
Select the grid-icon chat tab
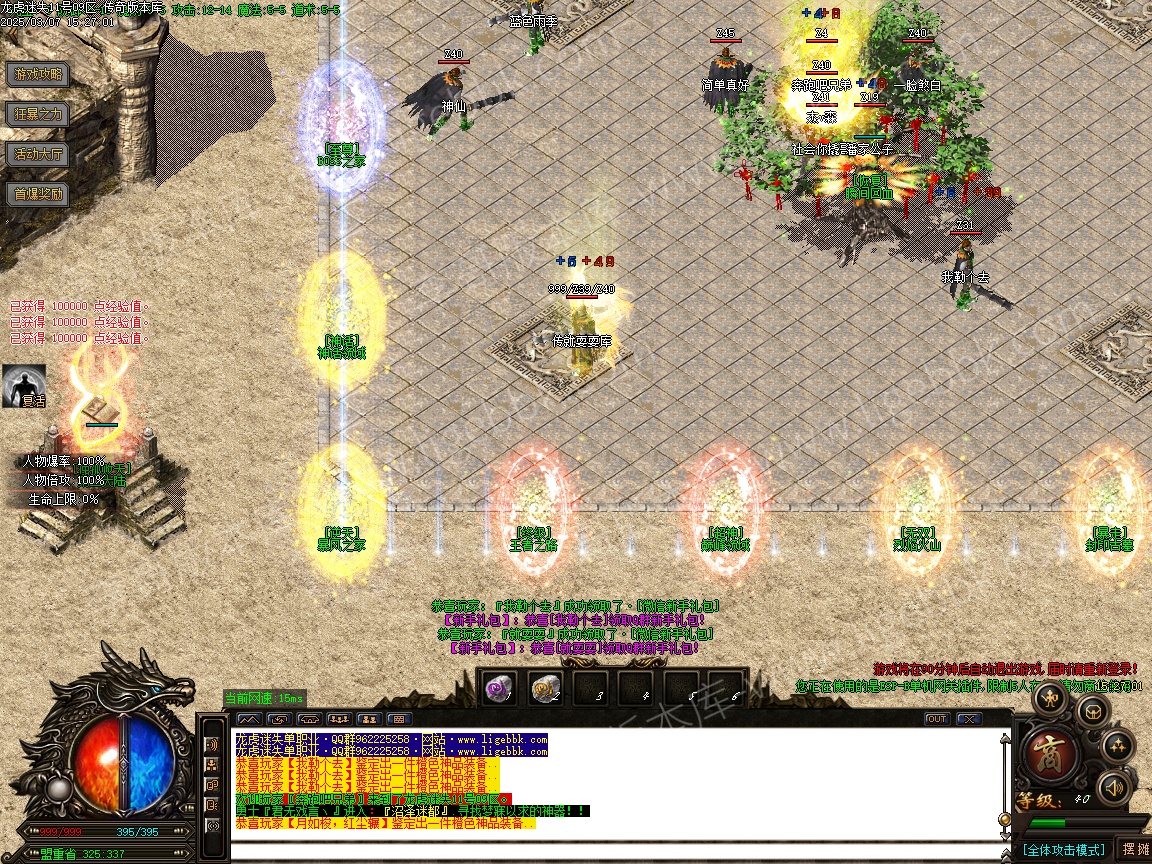coord(398,719)
